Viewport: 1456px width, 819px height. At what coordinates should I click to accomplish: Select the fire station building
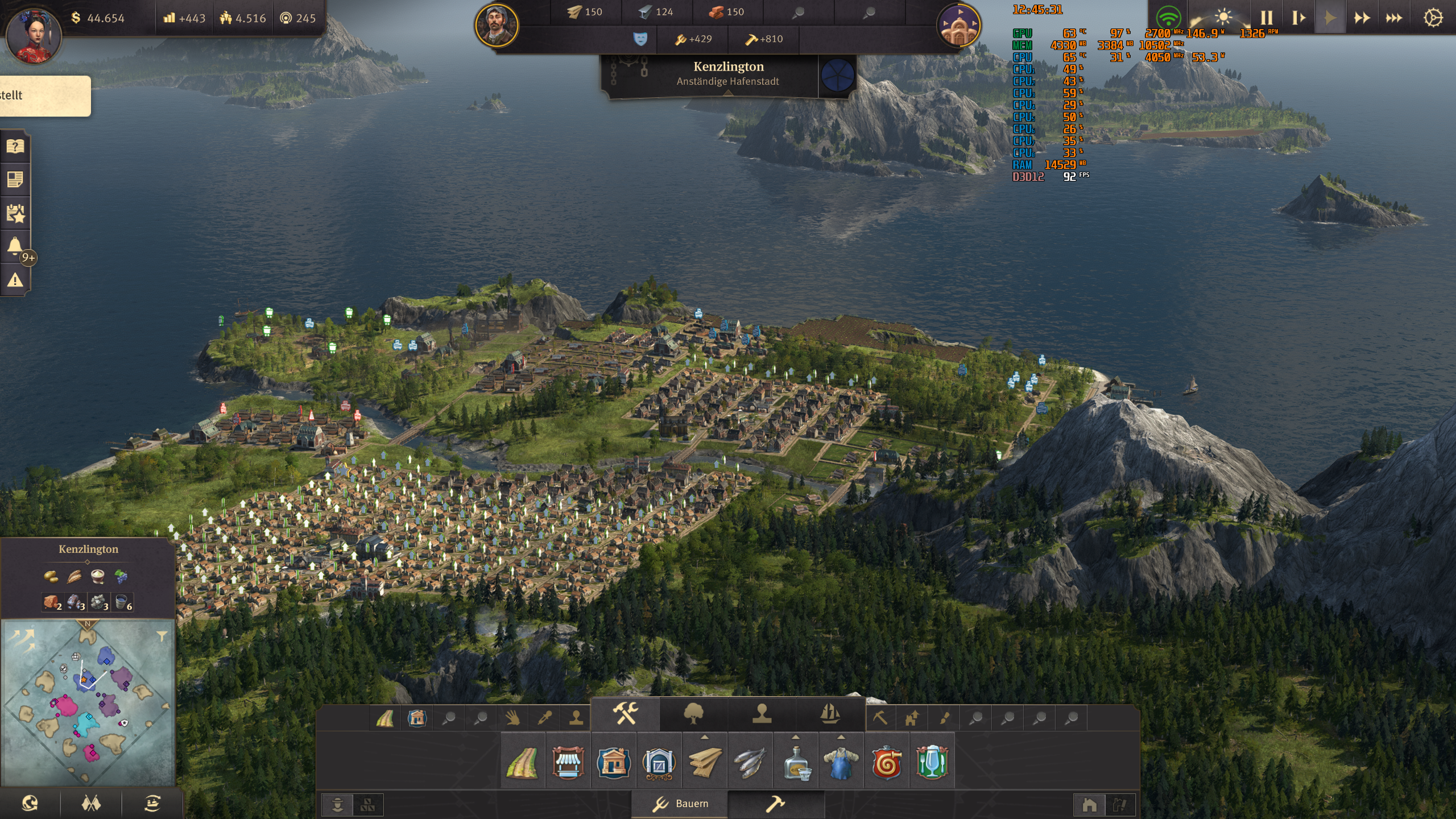point(886,762)
